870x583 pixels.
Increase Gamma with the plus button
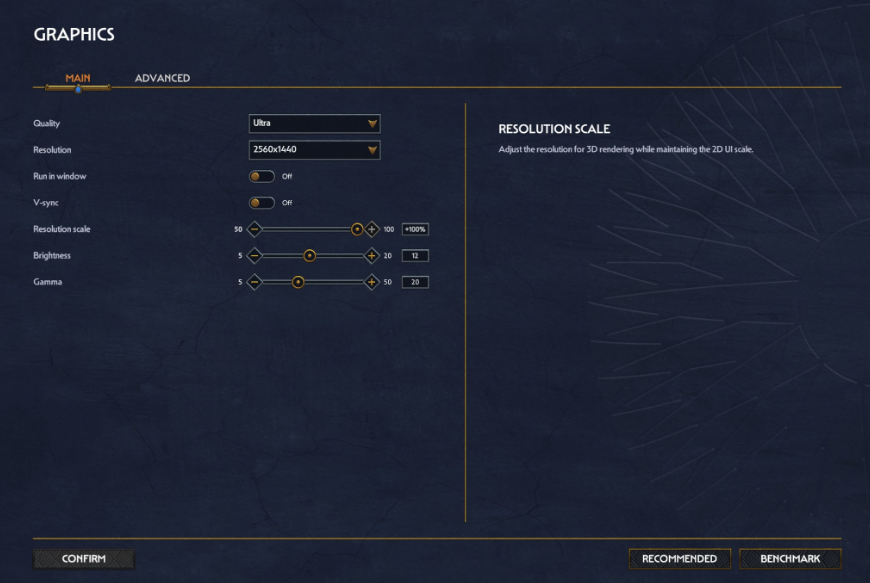372,282
